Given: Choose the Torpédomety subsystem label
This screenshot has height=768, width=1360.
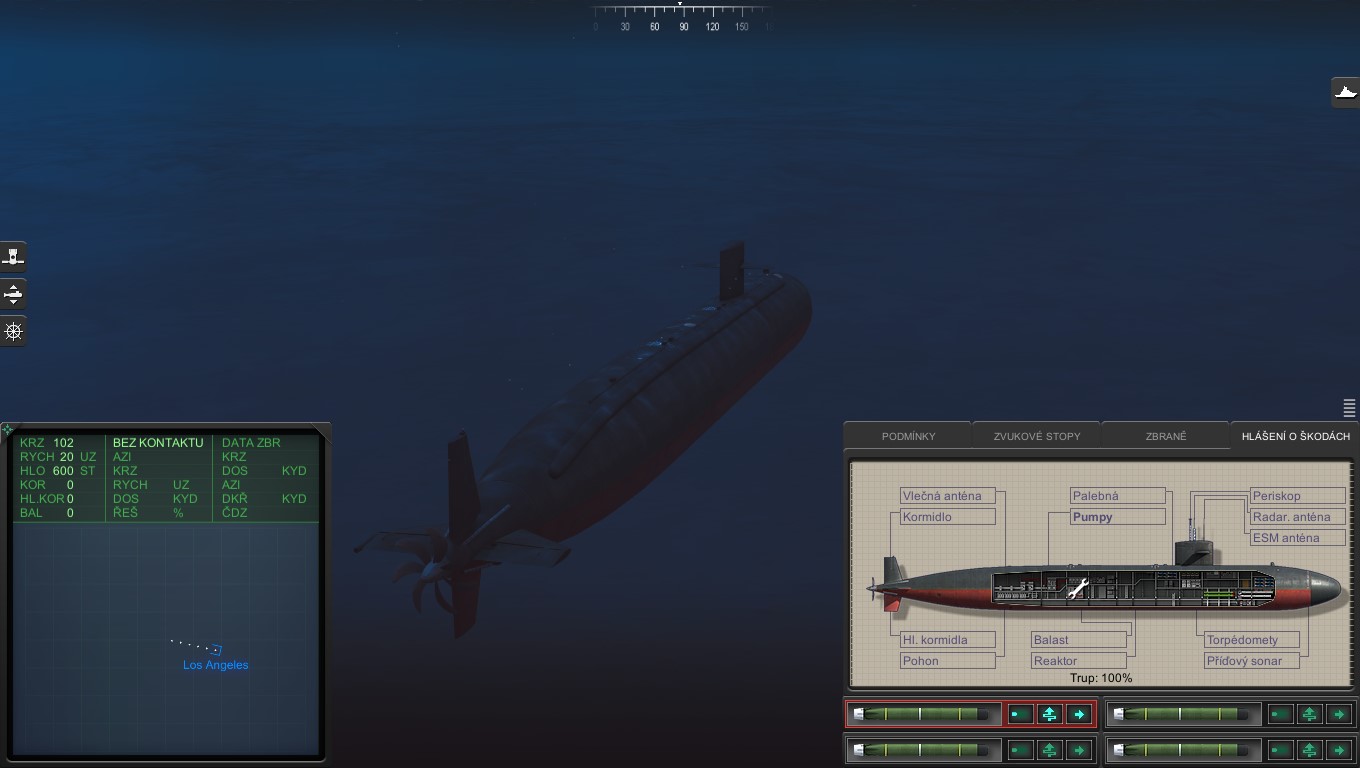Looking at the screenshot, I should pos(1251,640).
